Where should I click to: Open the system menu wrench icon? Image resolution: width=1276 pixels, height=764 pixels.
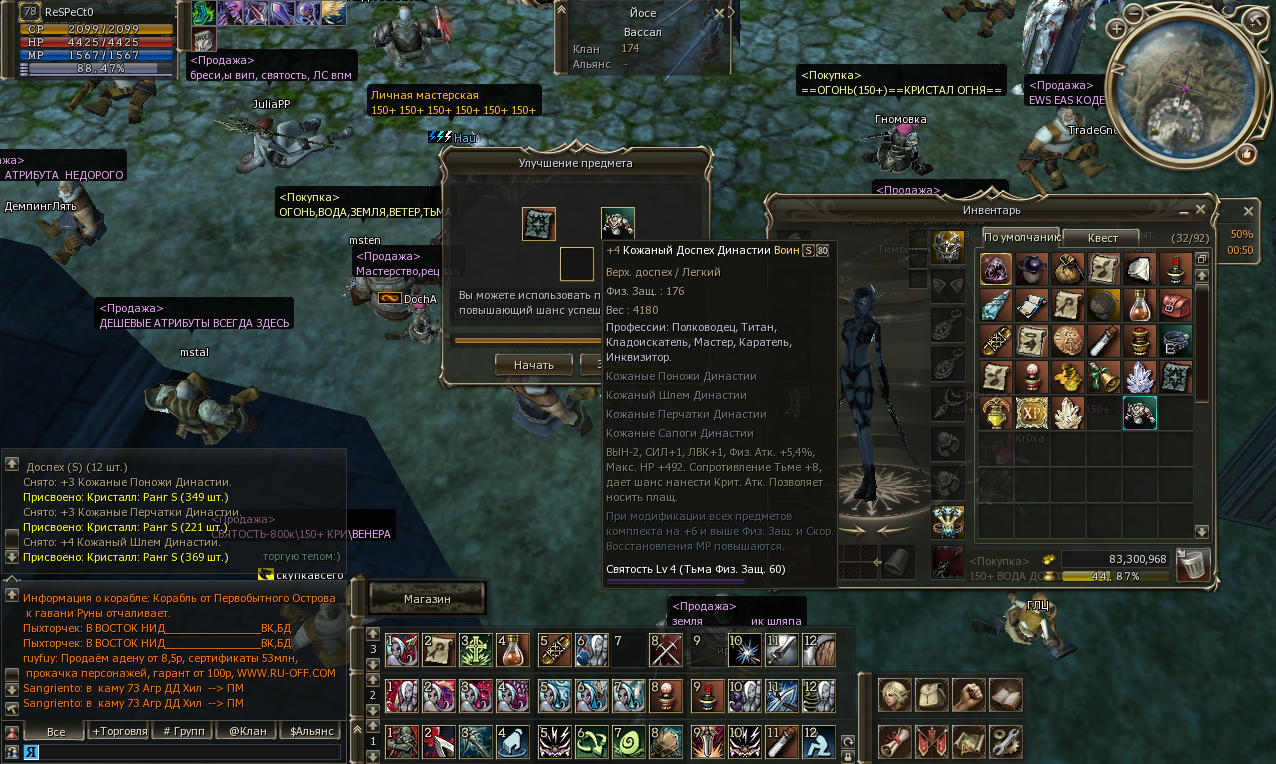1005,741
